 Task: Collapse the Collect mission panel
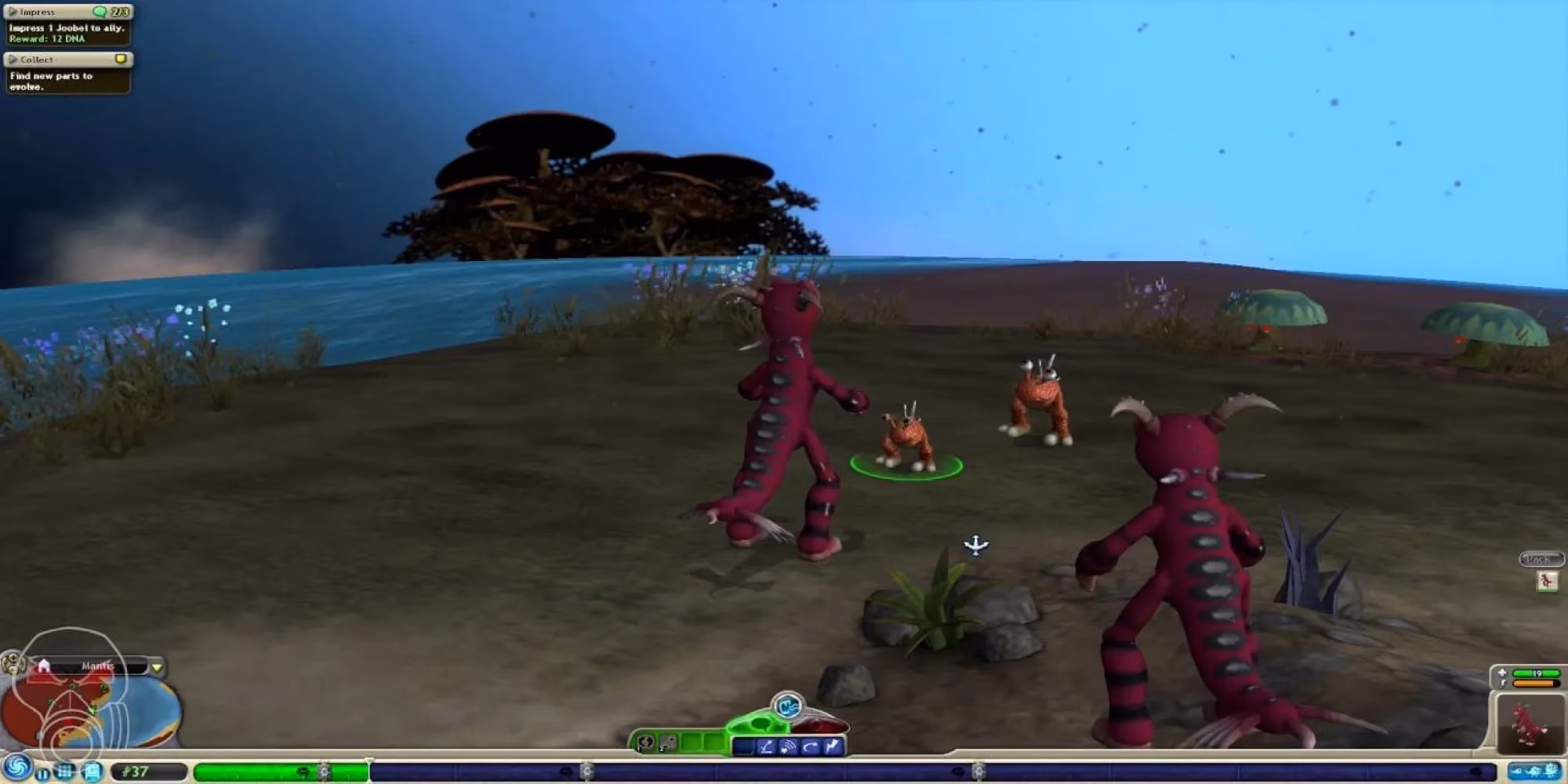point(11,59)
